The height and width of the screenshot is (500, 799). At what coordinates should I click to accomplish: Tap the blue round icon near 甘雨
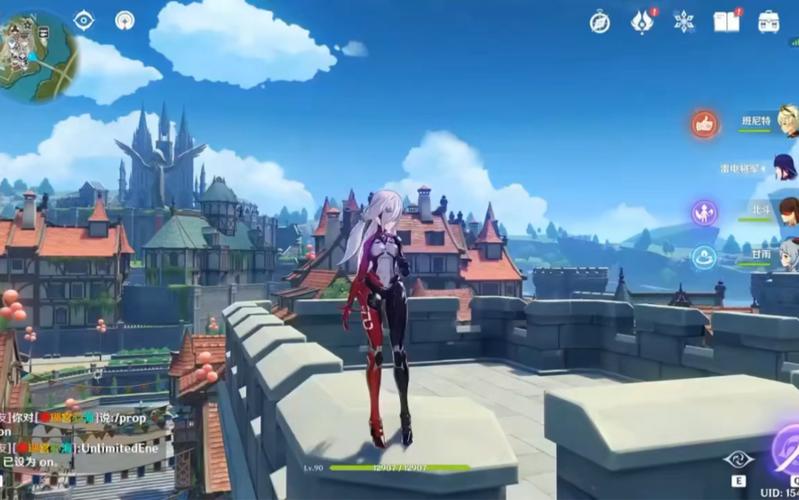tap(705, 257)
